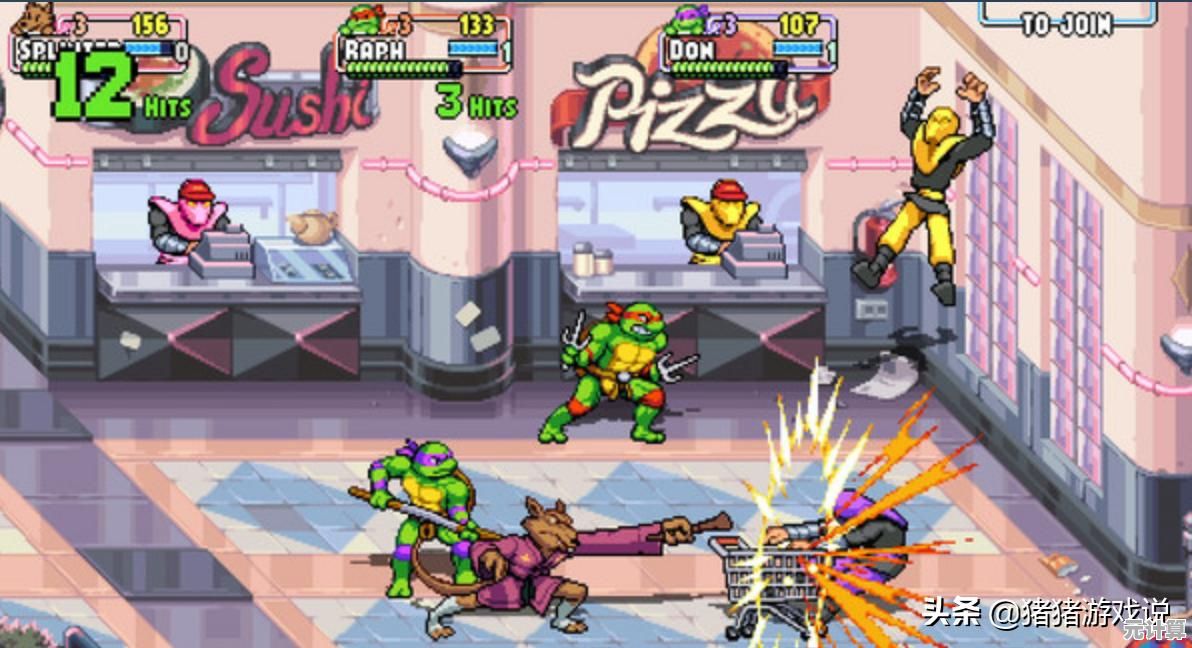This screenshot has width=1192, height=648.
Task: Select Raph's turtle portrait icon
Action: pos(364,19)
